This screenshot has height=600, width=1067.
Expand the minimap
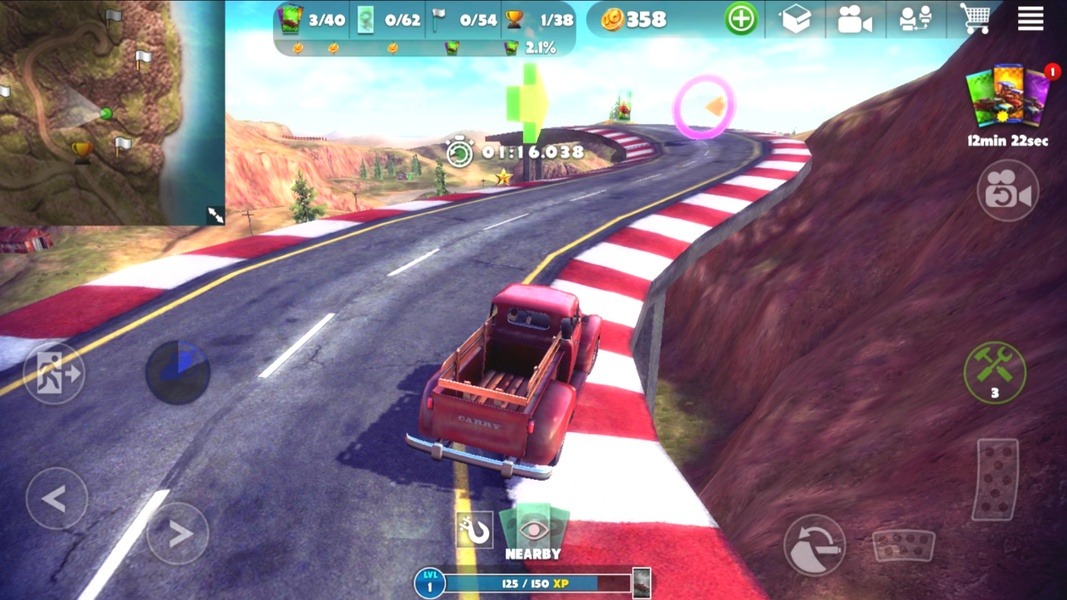tap(215, 214)
